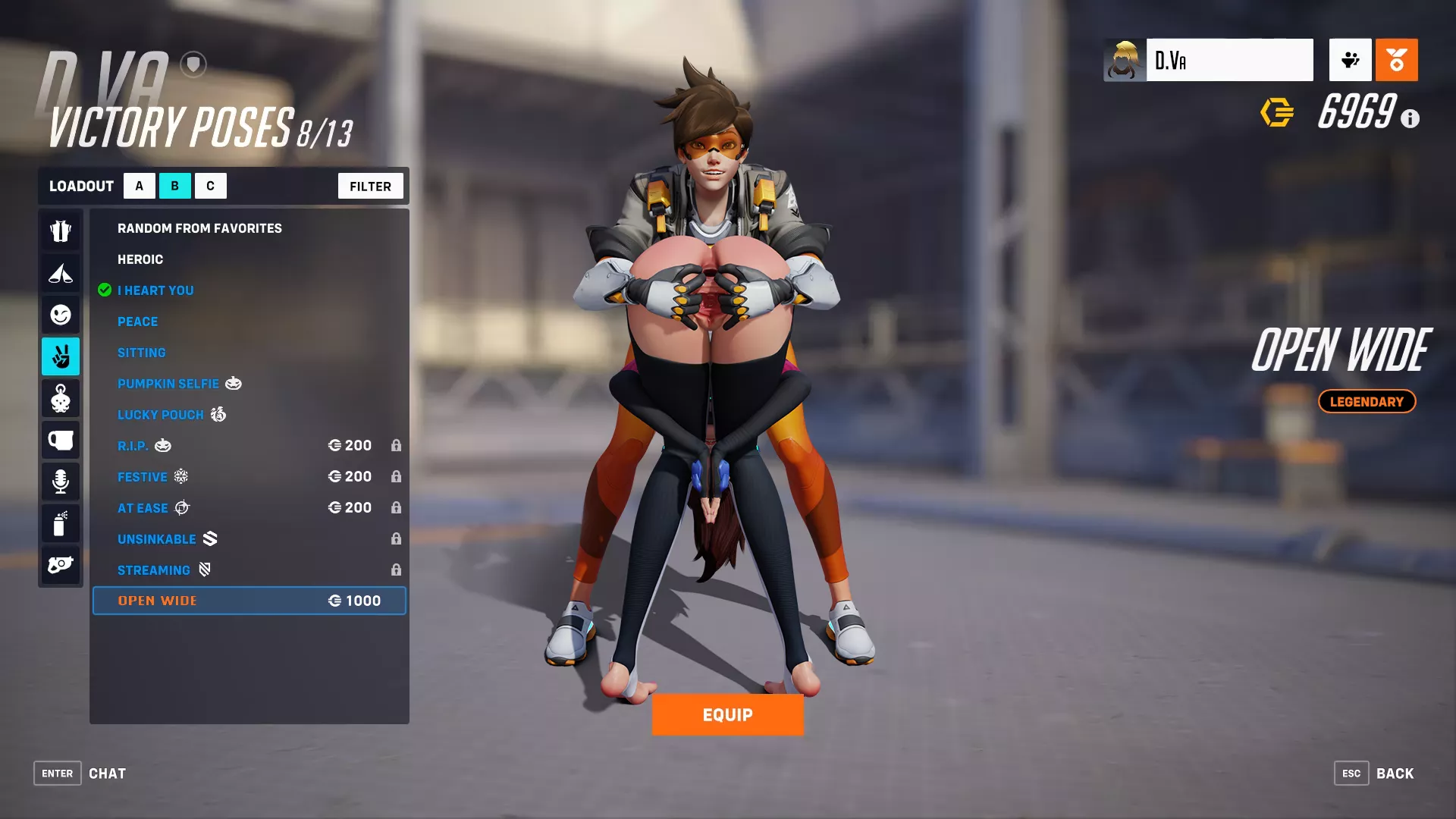Select the Sprays spray-can category
This screenshot has width=1456, height=819.
click(x=61, y=522)
